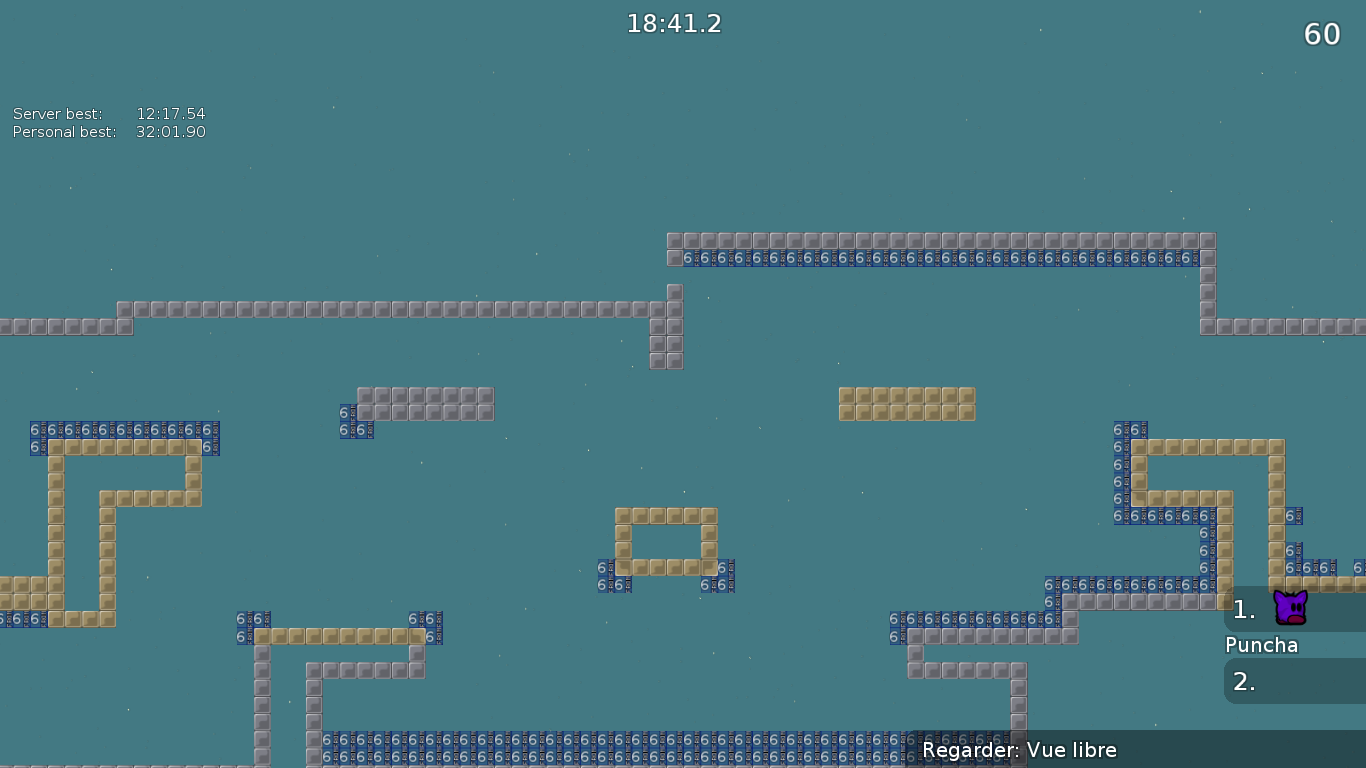Viewport: 1366px width, 768px height.
Task: Click the Personal best record entry
Action: click(108, 131)
